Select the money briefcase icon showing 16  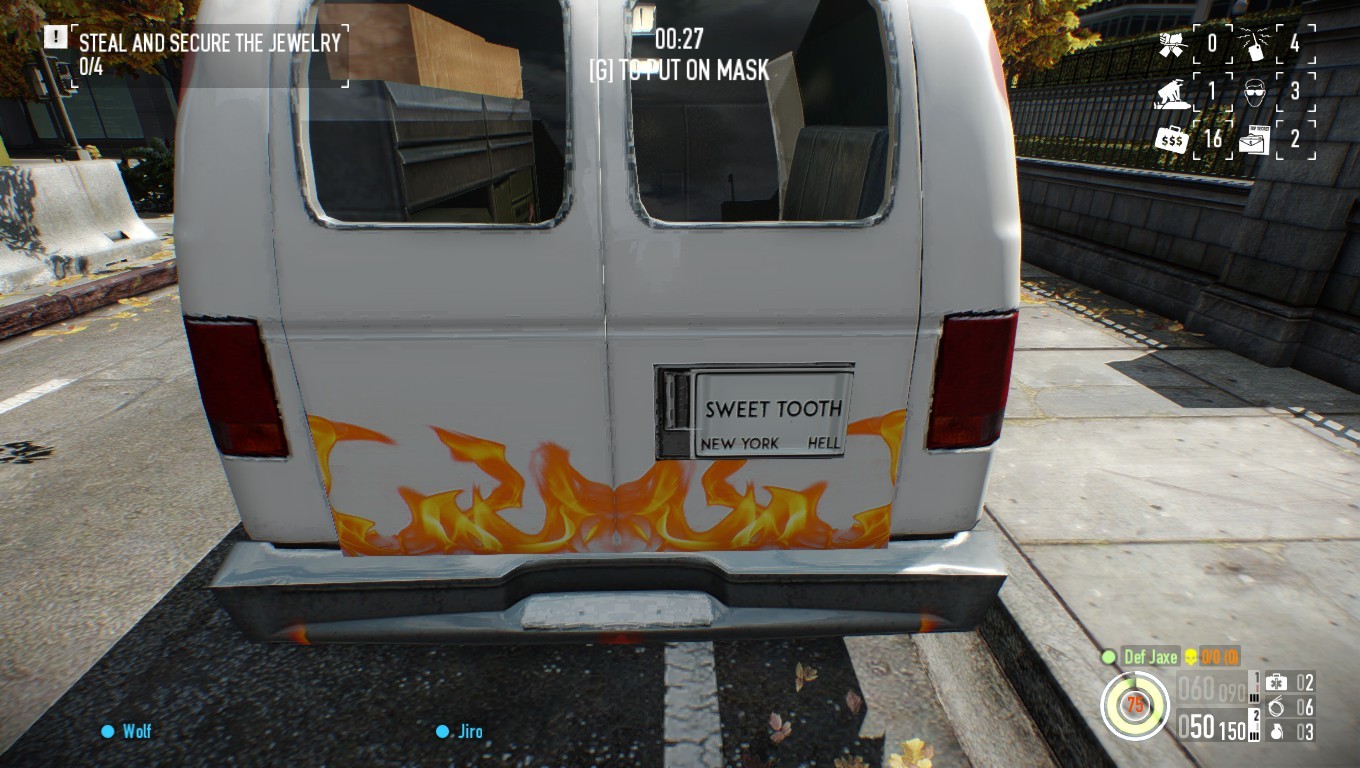[x=1173, y=139]
